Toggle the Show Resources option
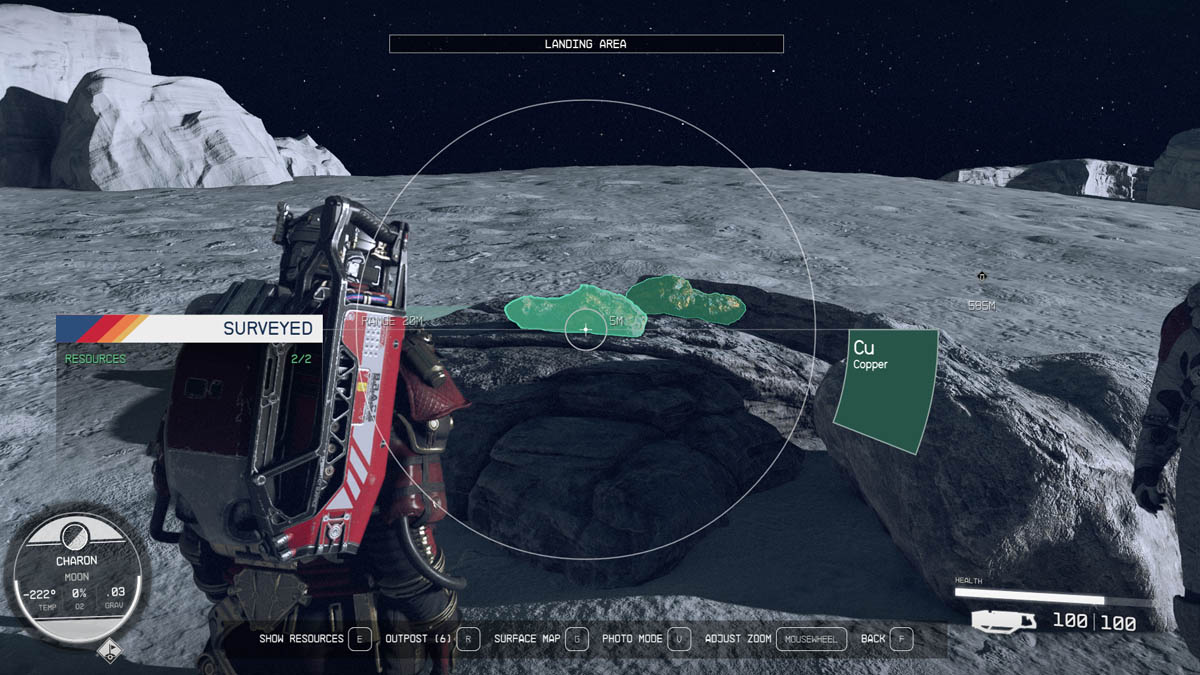This screenshot has height=675, width=1200. pyautogui.click(x=358, y=638)
